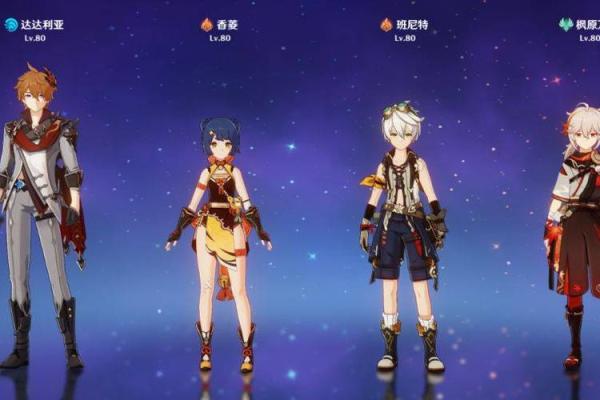Select the 达达利亚 party member slot

tap(42, 210)
